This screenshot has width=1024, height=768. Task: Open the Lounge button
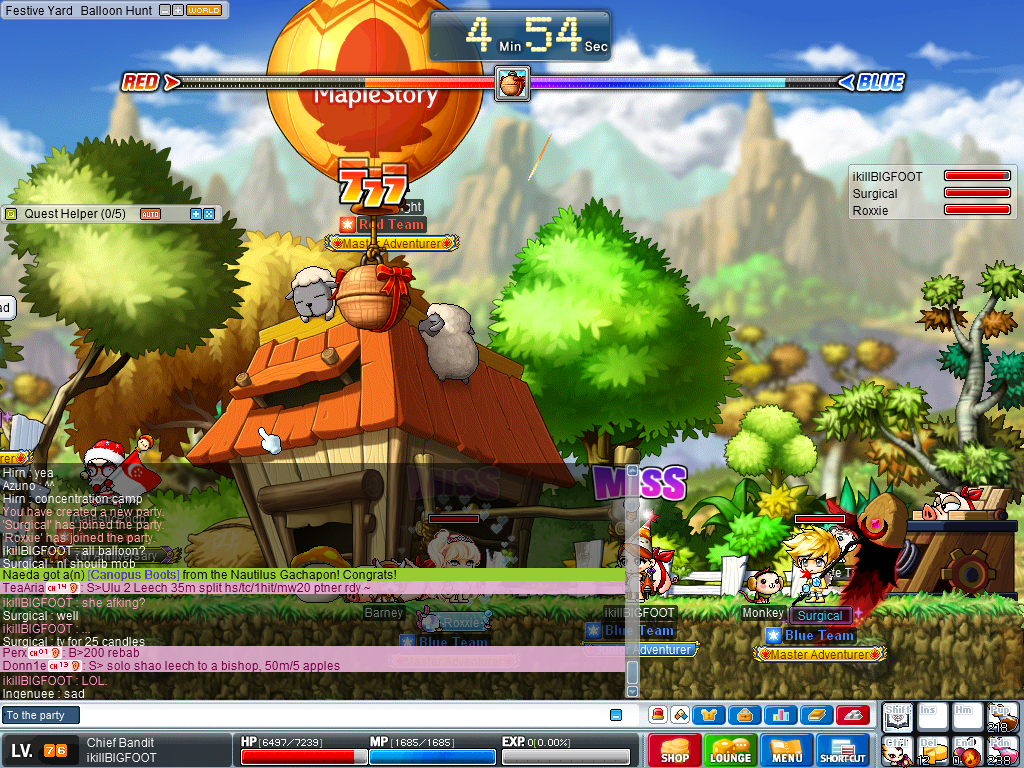[730, 751]
